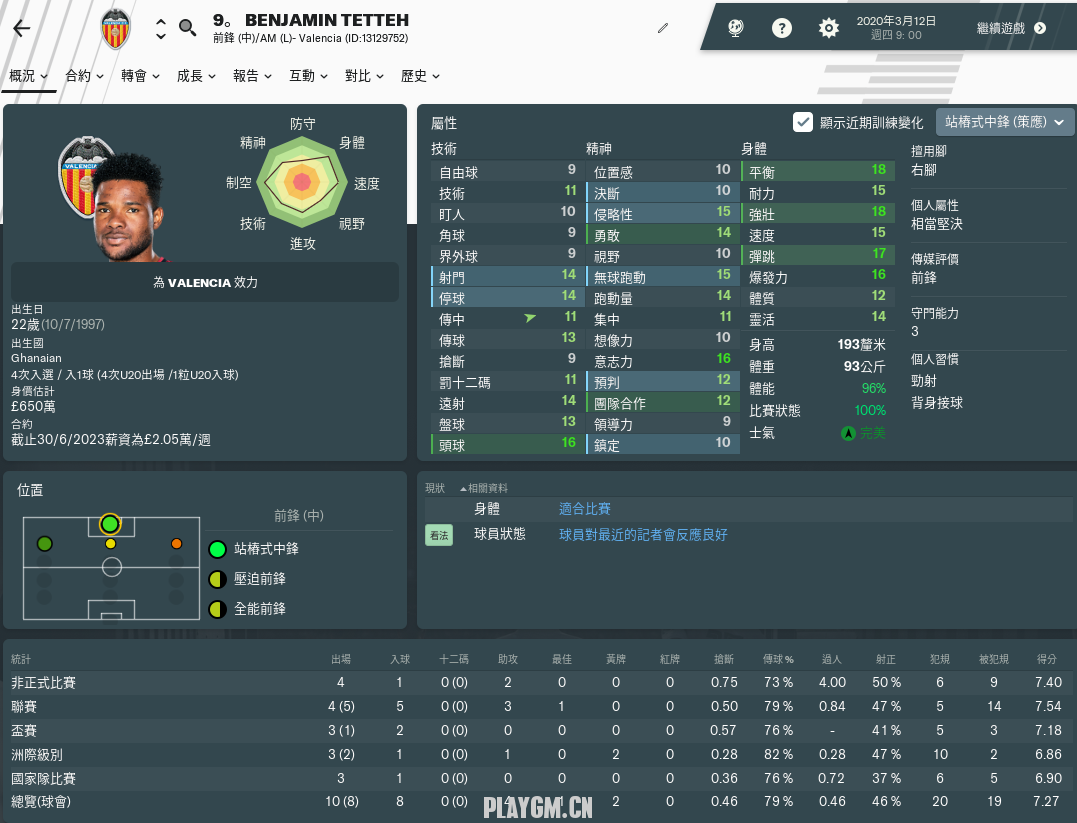Open the 成長 development menu

[x=196, y=76]
